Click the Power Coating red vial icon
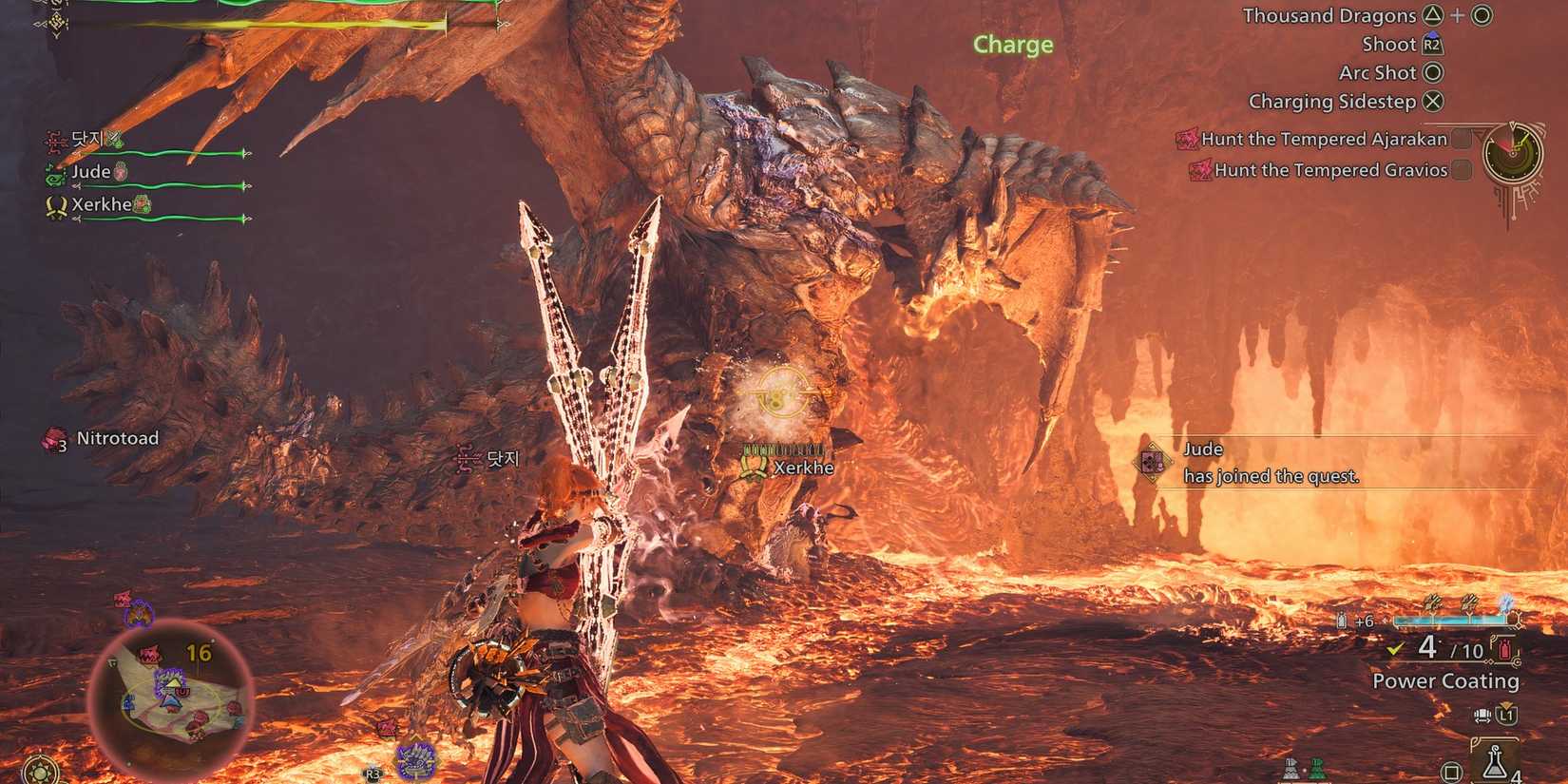 point(1503,649)
